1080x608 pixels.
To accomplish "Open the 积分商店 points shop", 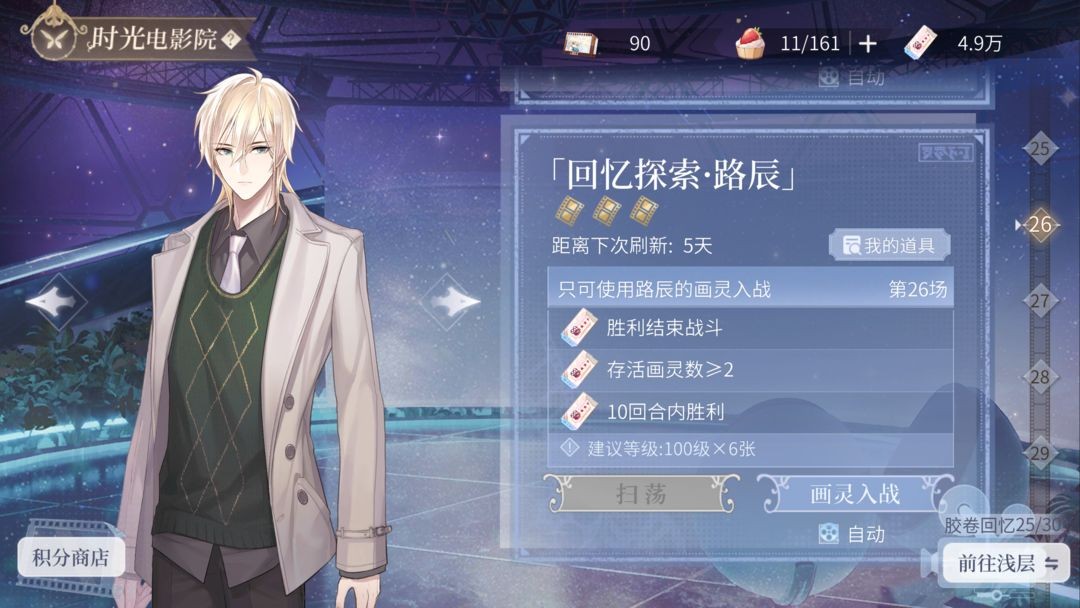I will pos(71,558).
